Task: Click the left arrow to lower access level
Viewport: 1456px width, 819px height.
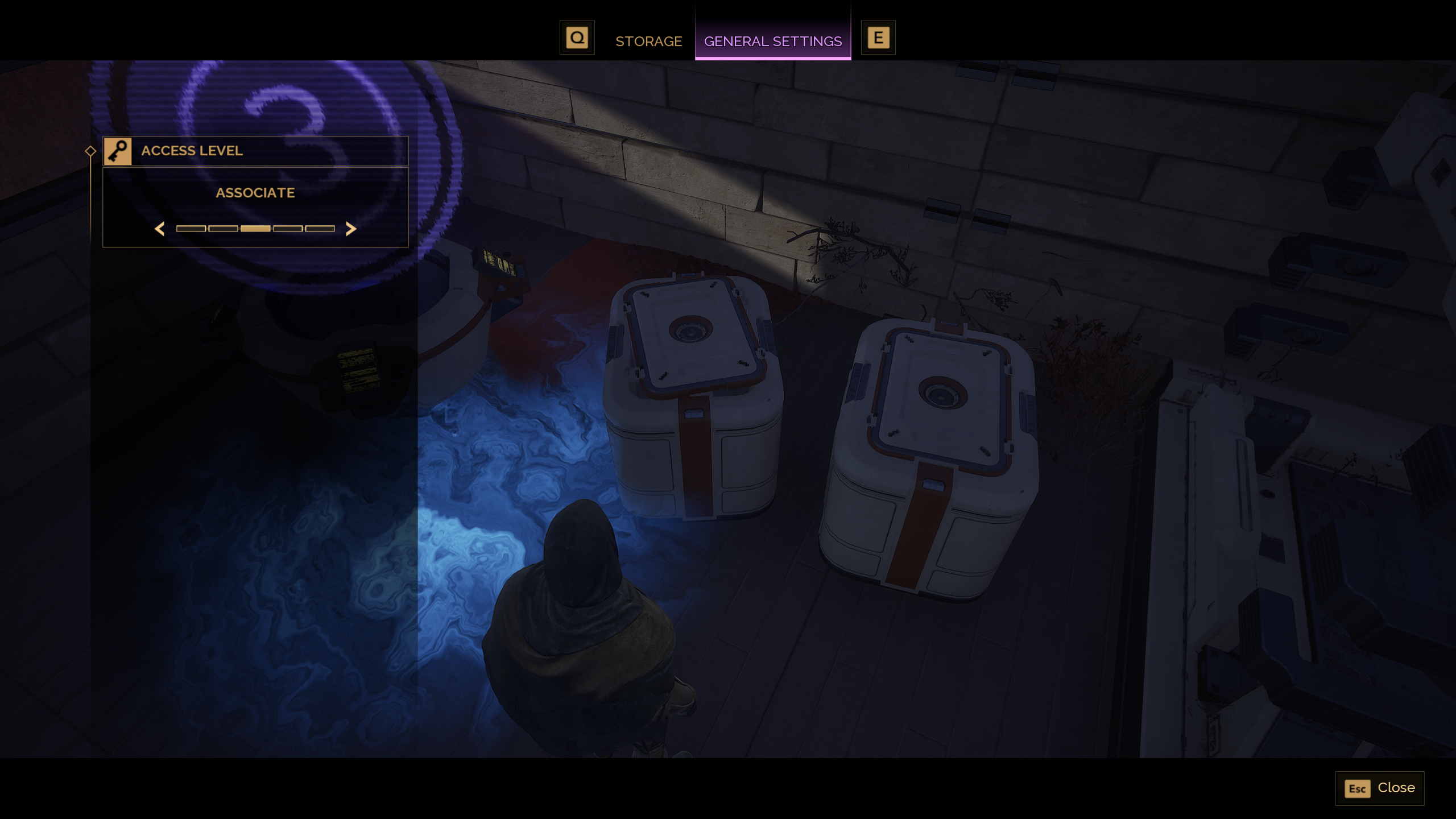Action: [160, 228]
